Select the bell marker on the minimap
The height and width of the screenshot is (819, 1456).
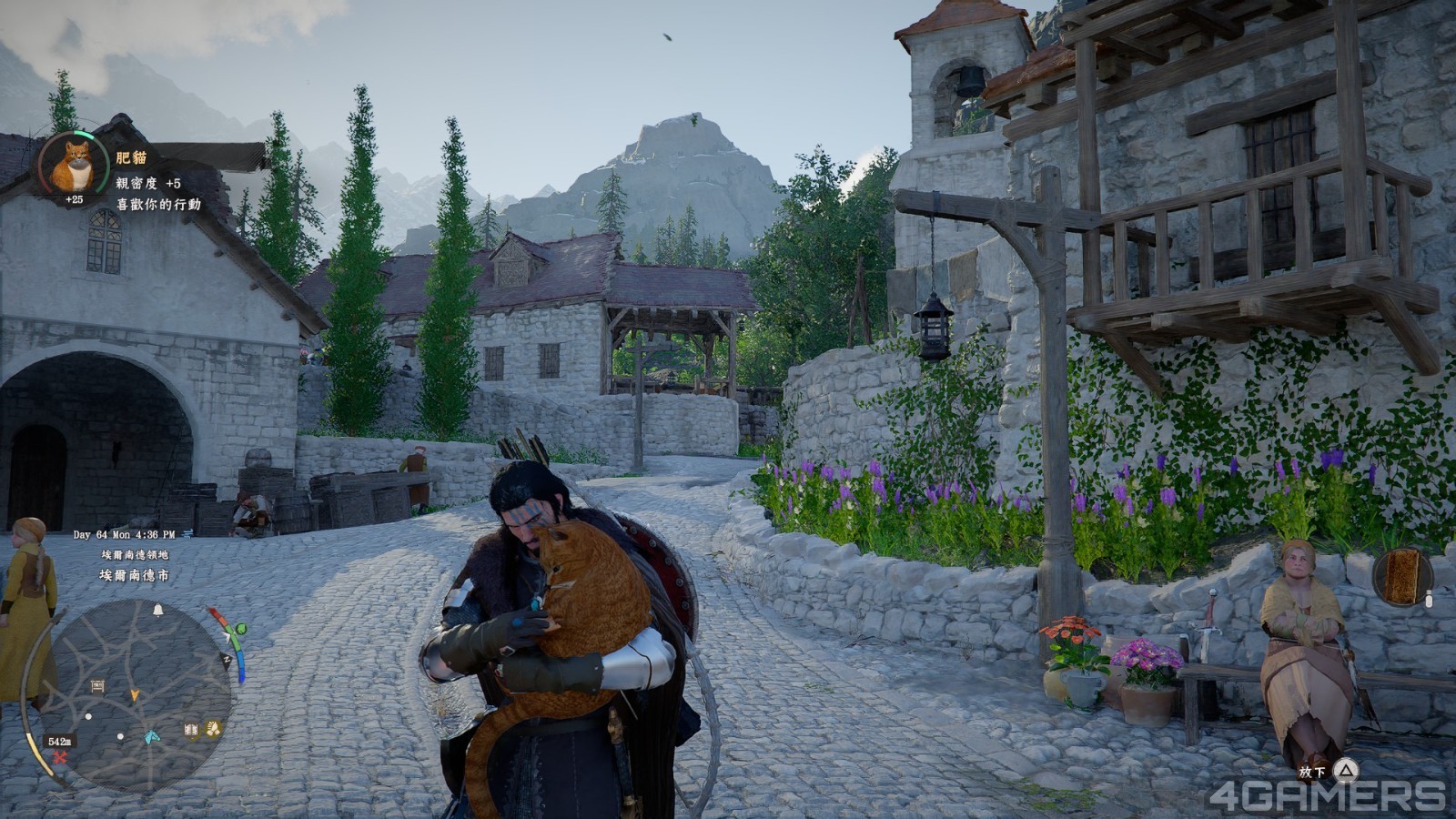click(x=157, y=610)
